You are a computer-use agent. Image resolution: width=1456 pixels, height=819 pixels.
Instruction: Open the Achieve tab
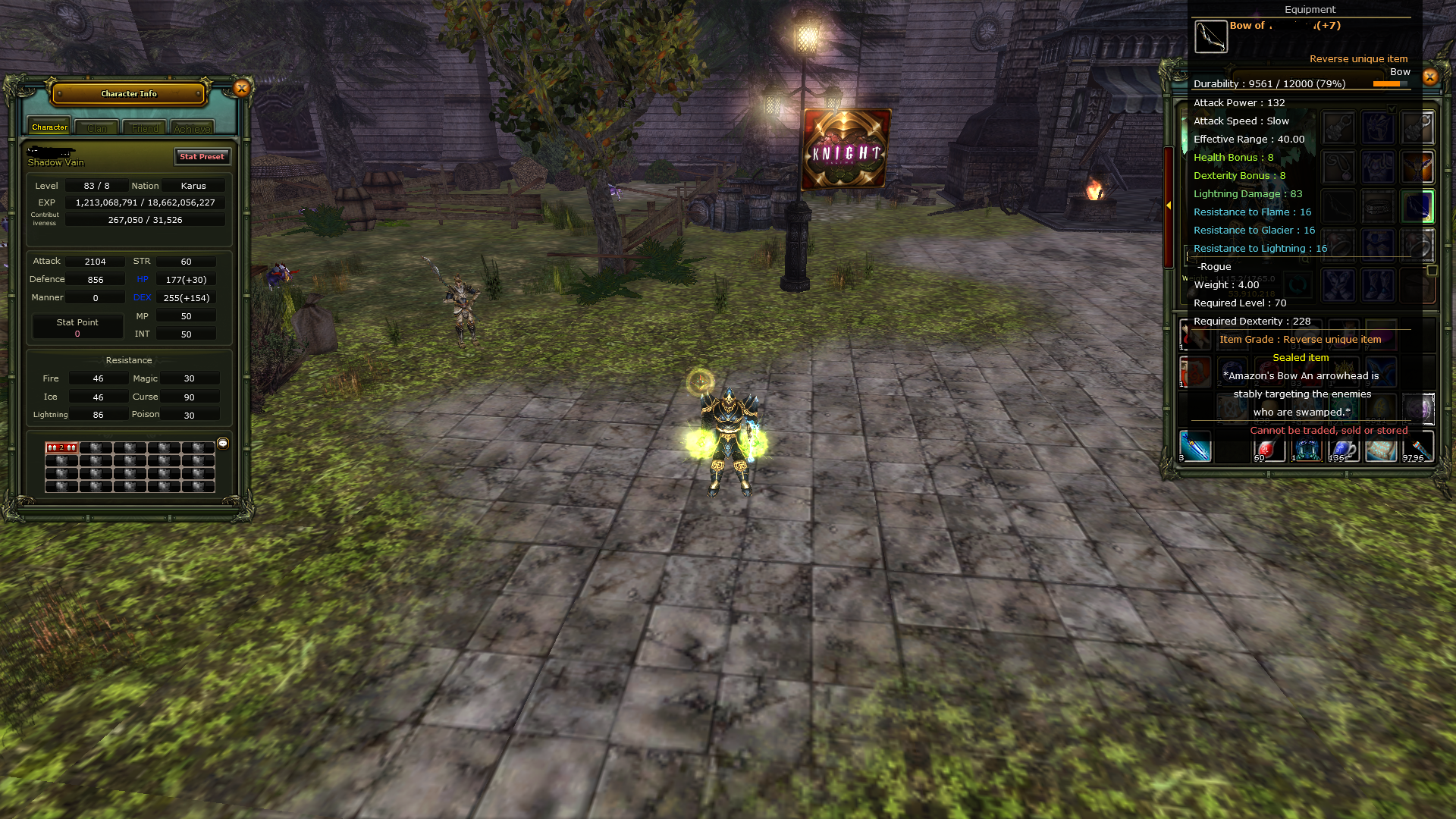click(192, 127)
